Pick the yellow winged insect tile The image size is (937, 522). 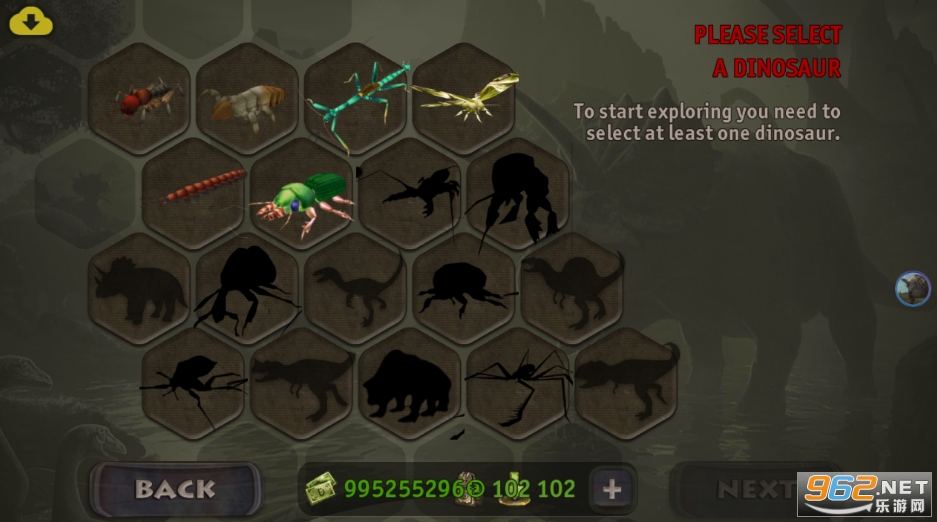pyautogui.click(x=464, y=97)
